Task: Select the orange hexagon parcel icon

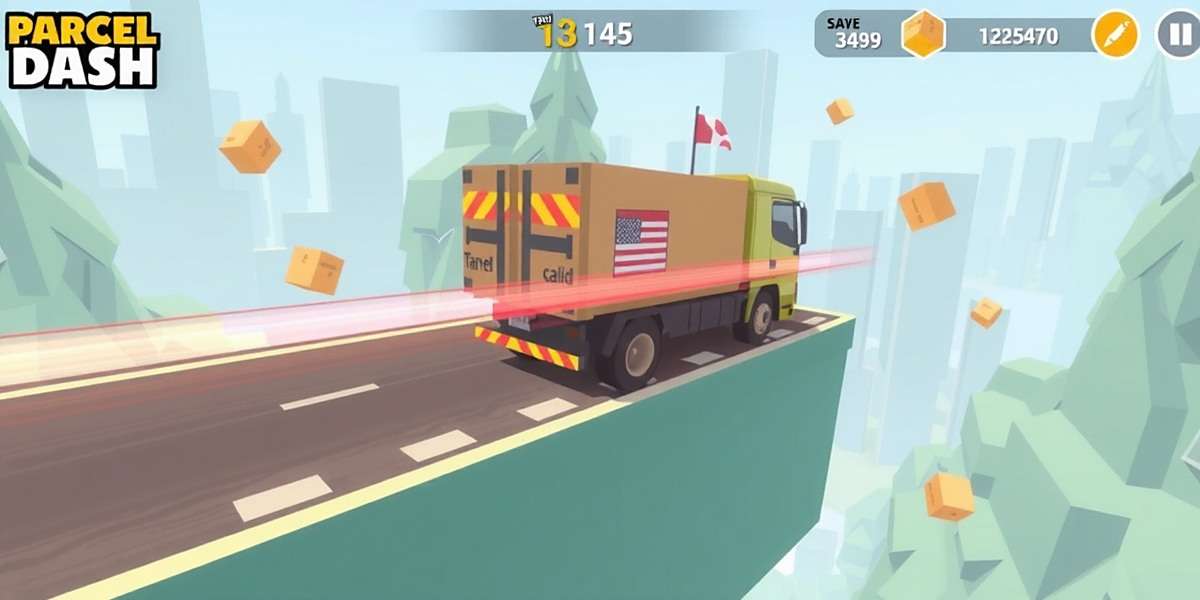Action: click(x=923, y=35)
